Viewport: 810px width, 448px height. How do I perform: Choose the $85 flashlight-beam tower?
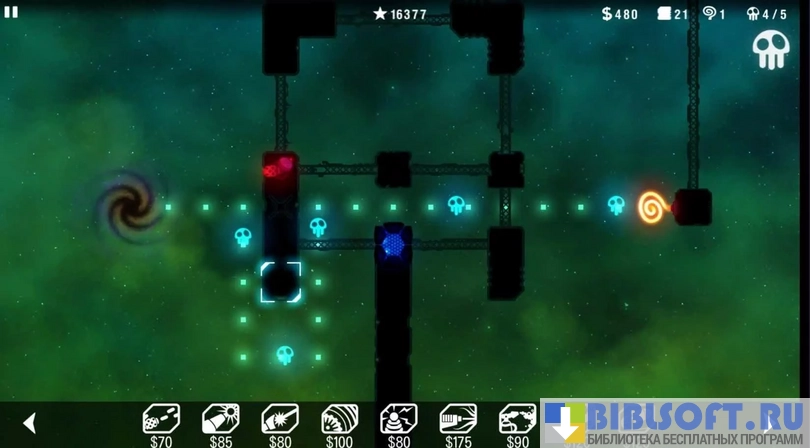coord(220,420)
